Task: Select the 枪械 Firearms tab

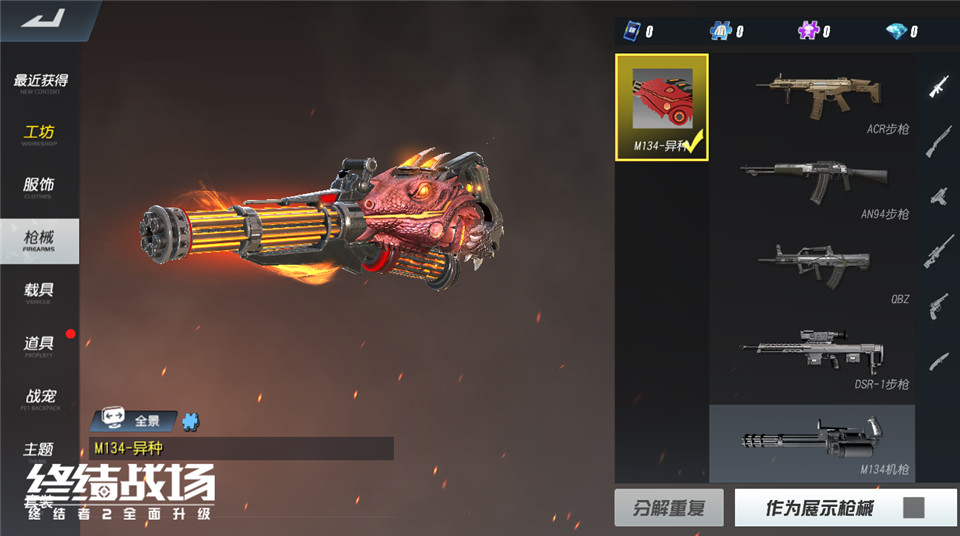Action: 40,241
